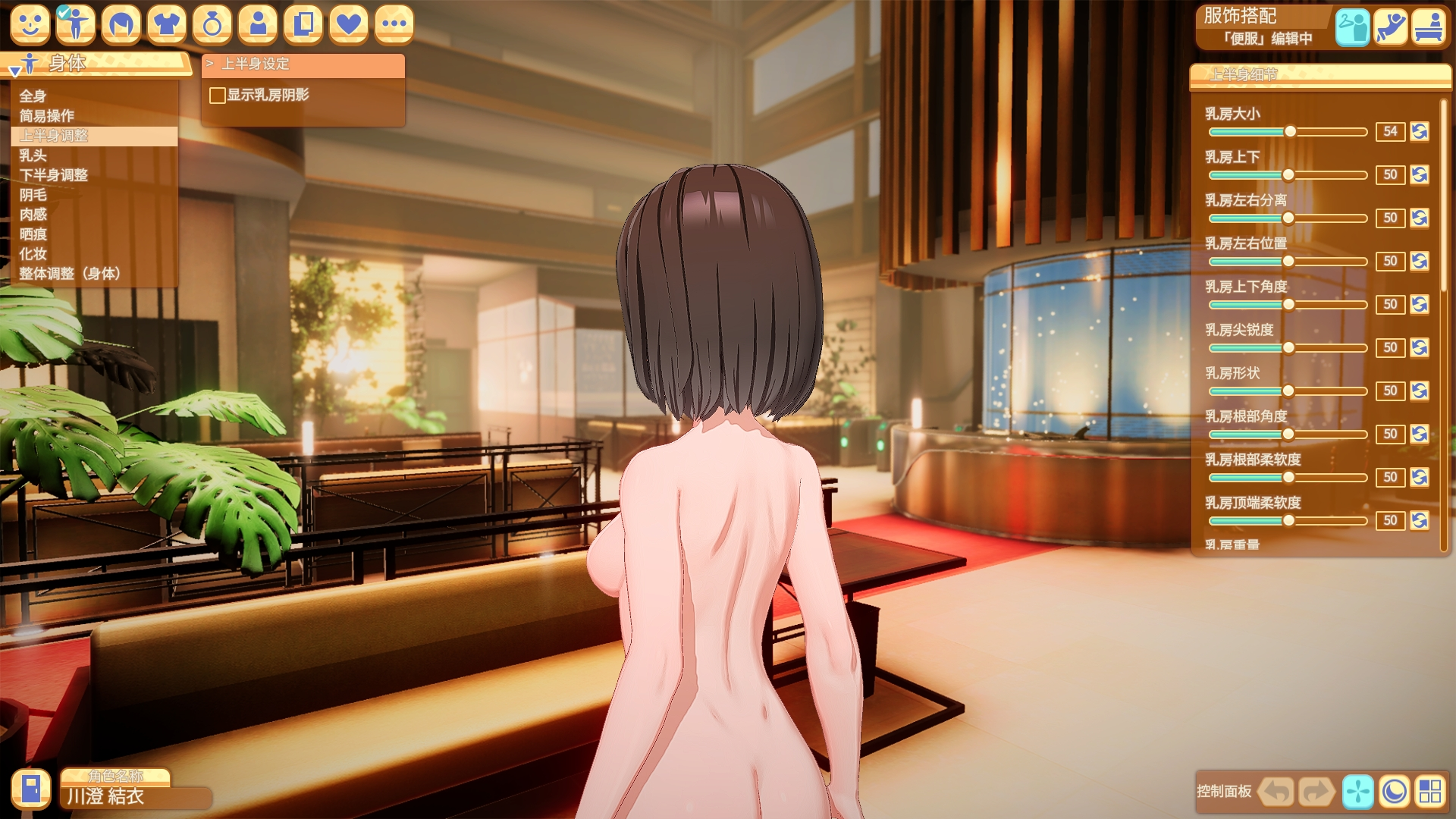
Task: Select the moon icon in the control panel
Action: [x=1399, y=792]
